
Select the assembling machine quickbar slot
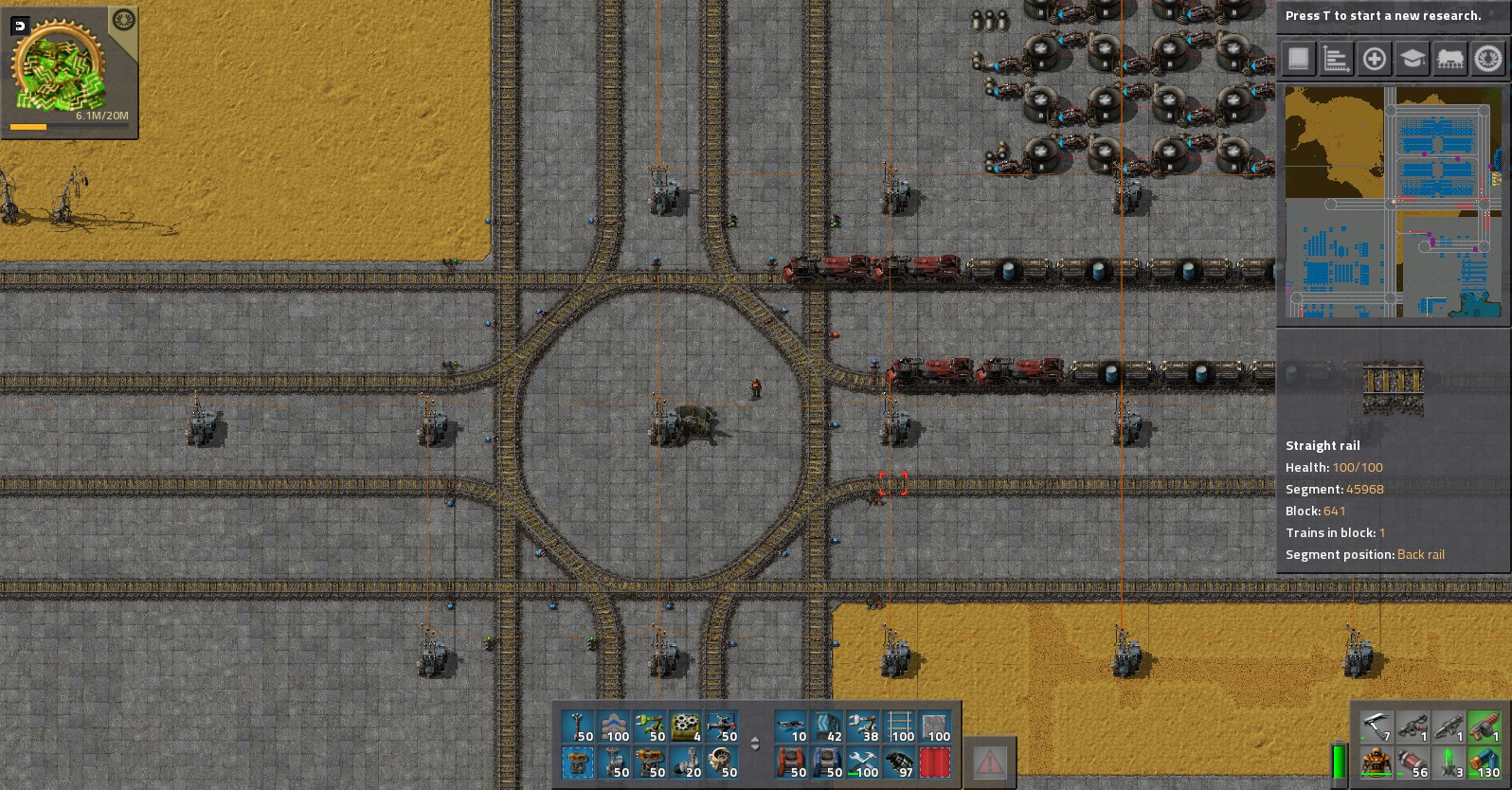click(685, 727)
